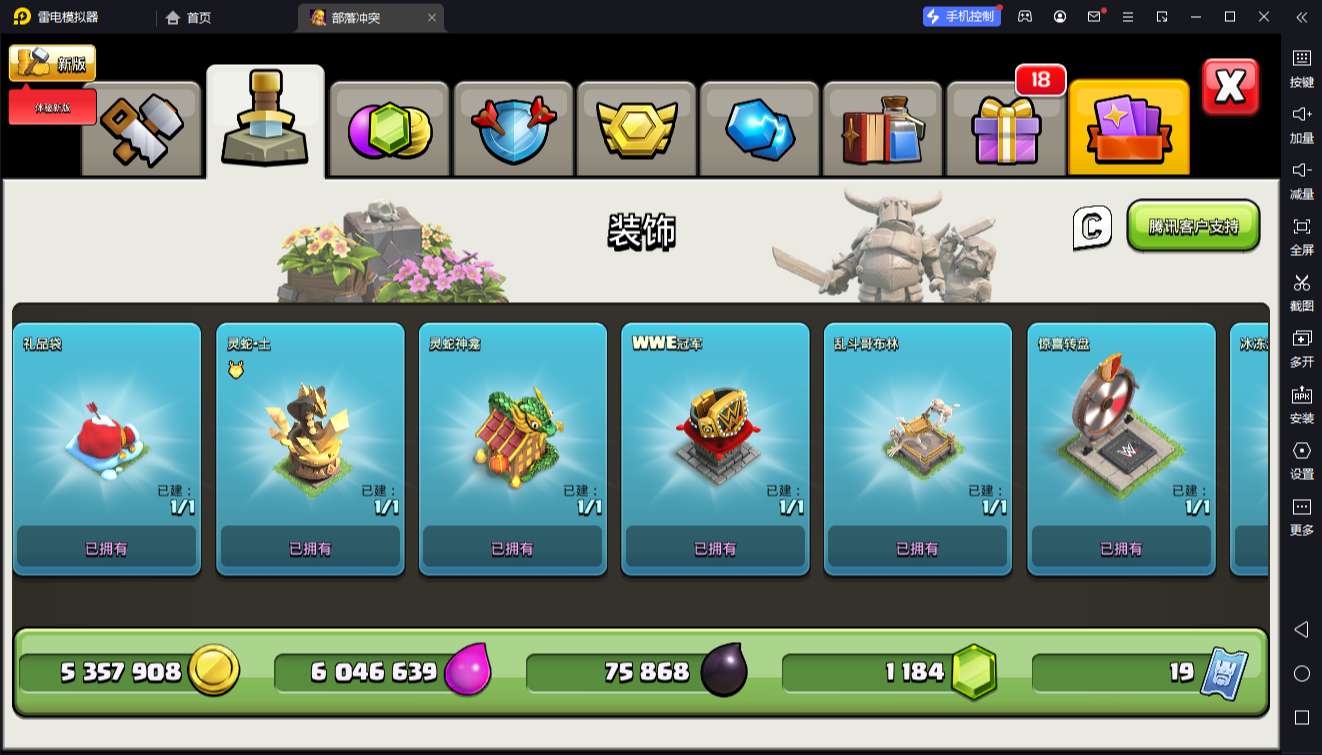The image size is (1322, 755).
Task: Switch to the hammer and saw tab
Action: point(142,130)
